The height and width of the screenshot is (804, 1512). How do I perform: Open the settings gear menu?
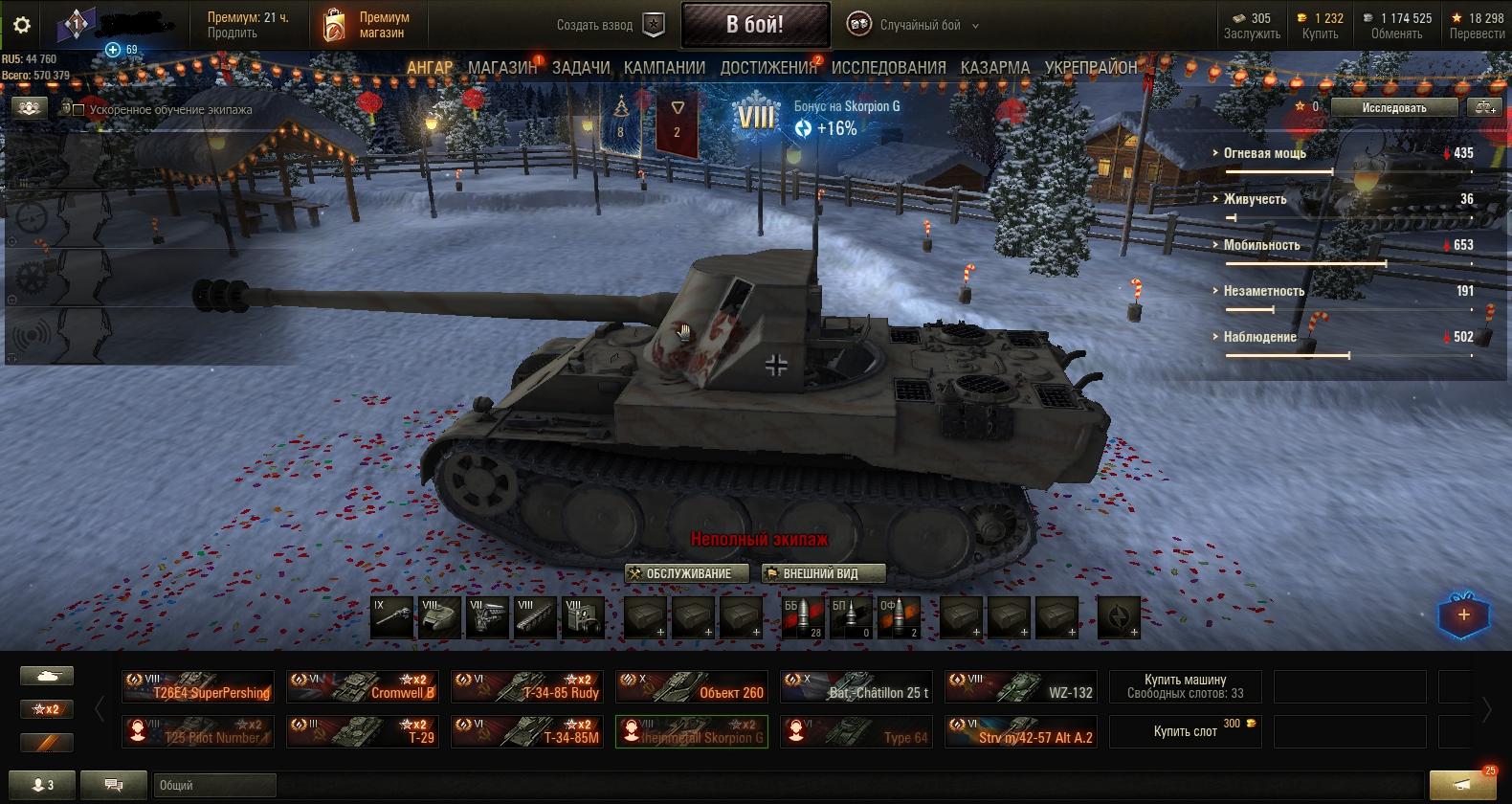click(x=22, y=26)
